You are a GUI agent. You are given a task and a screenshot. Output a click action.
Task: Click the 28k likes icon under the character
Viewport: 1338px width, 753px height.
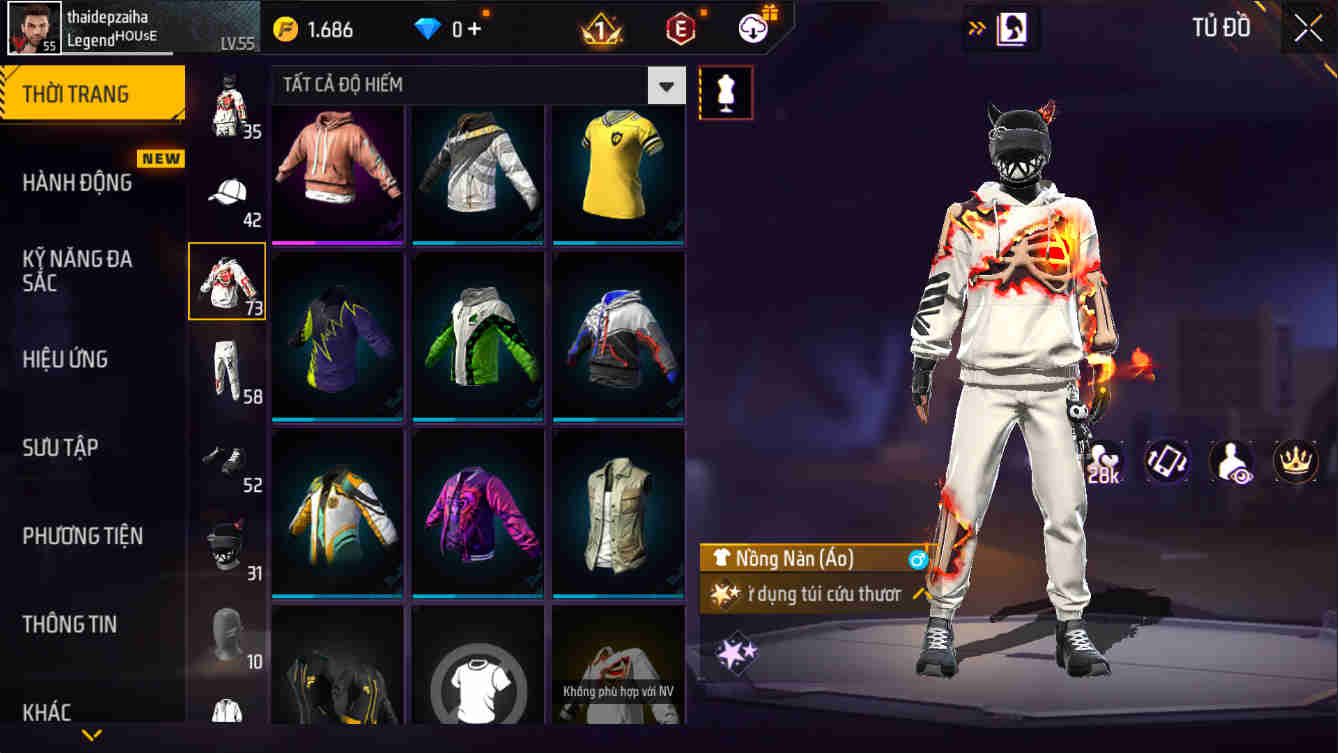tap(1105, 463)
